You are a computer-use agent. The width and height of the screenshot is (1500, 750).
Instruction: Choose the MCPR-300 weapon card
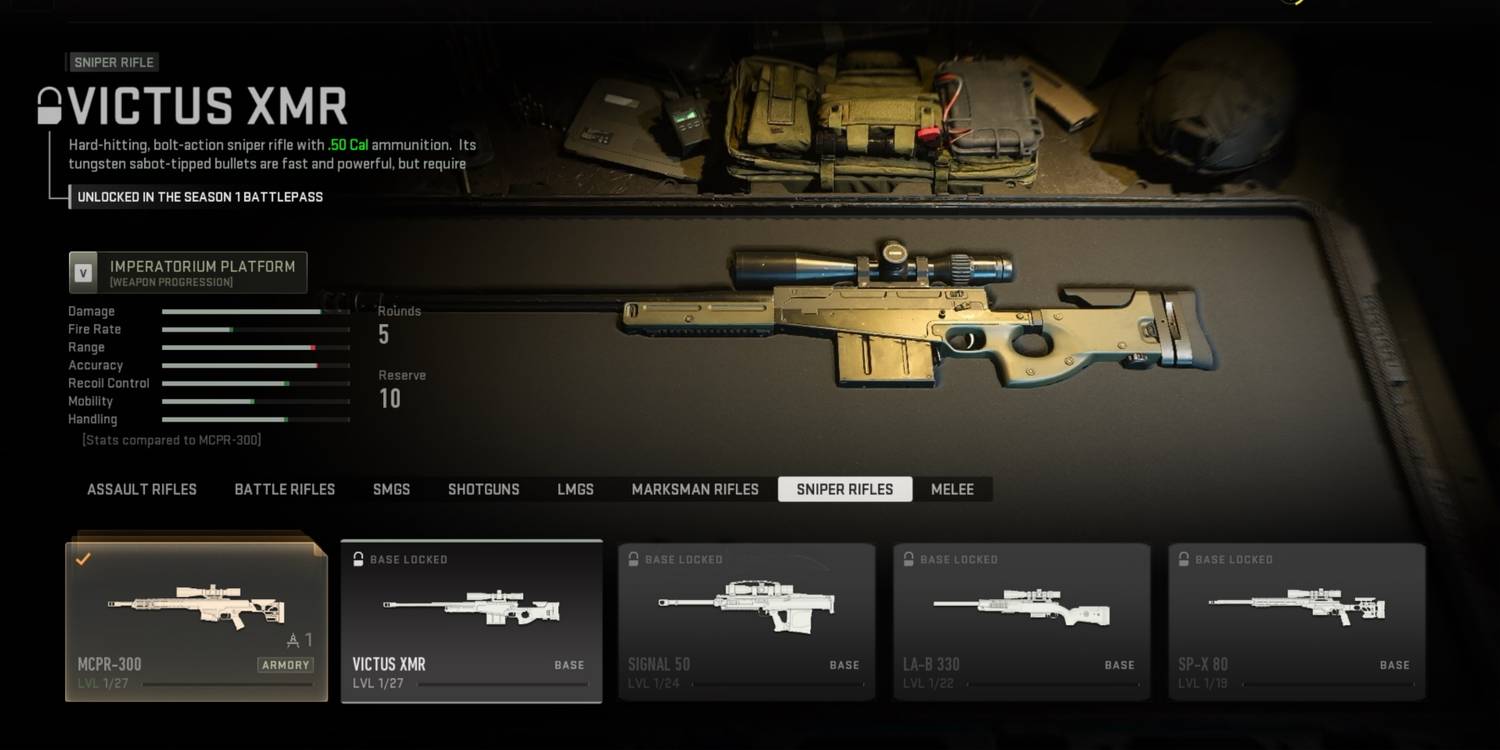click(196, 621)
